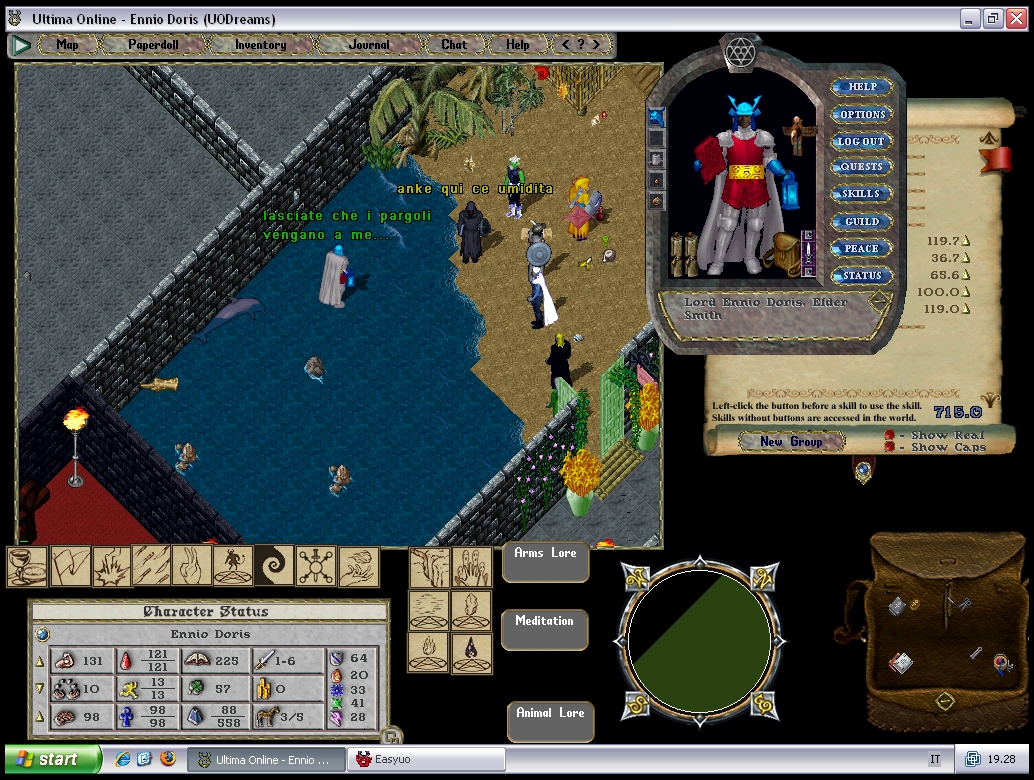Open the character STATUS button

861,276
